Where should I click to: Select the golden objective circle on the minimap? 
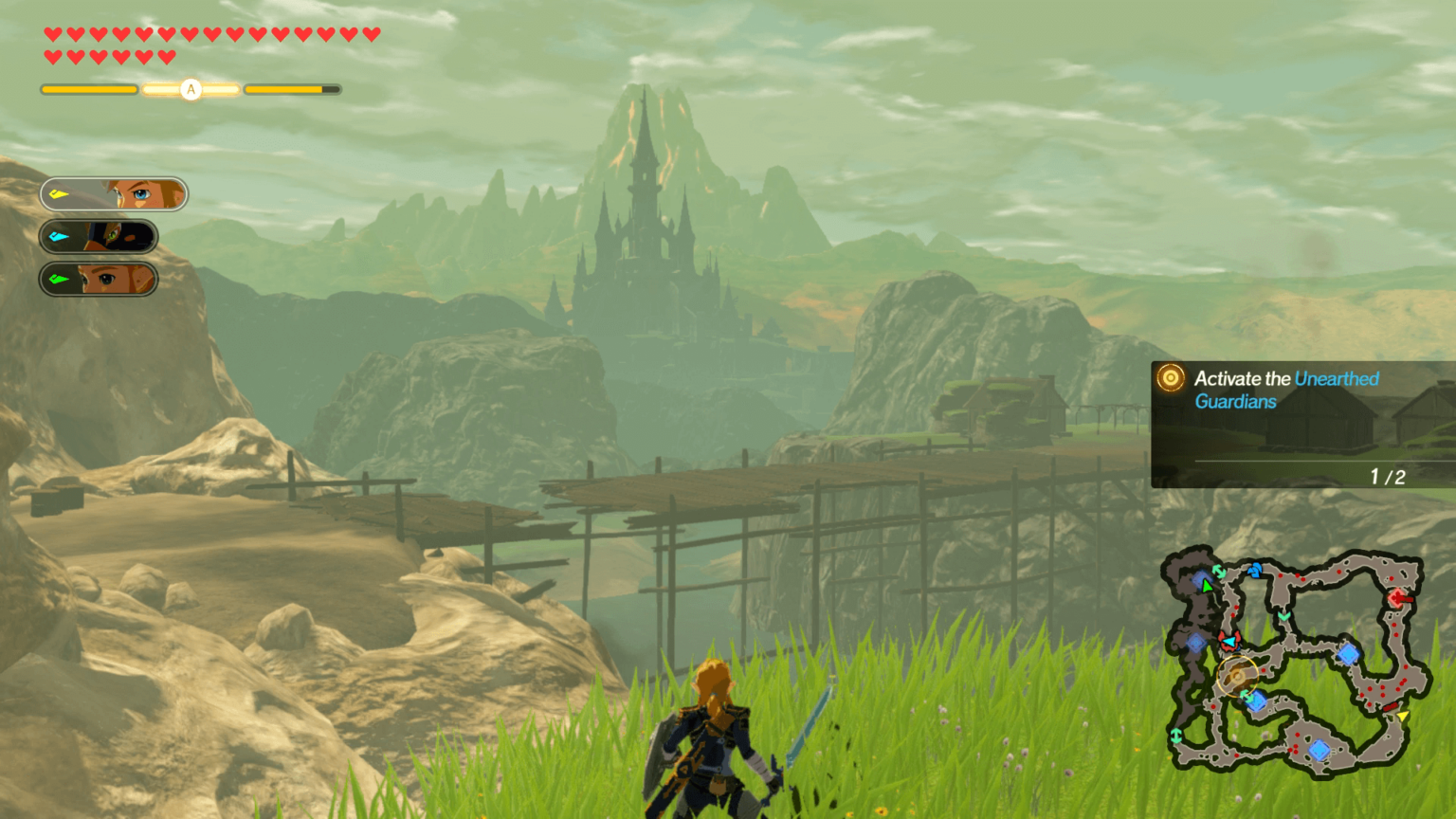tap(1237, 676)
